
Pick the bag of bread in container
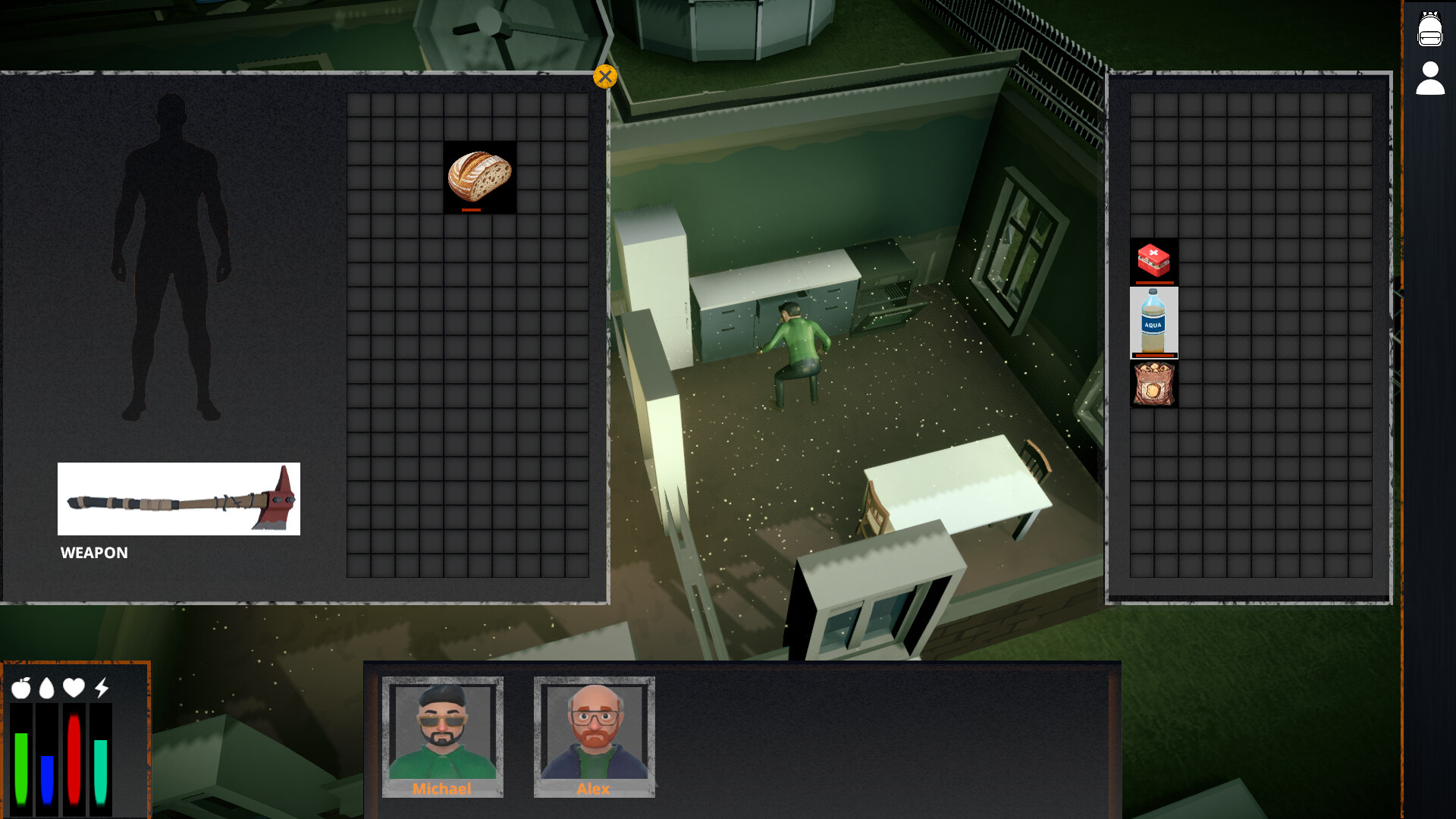point(1154,383)
